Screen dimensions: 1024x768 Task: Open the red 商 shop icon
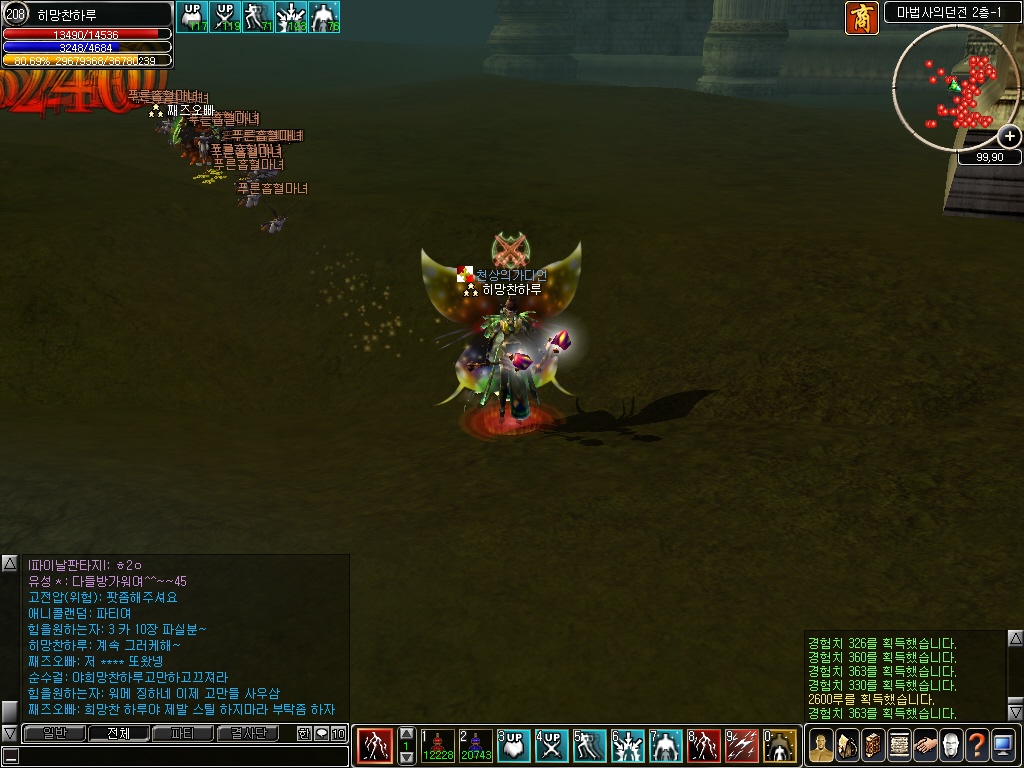point(861,18)
